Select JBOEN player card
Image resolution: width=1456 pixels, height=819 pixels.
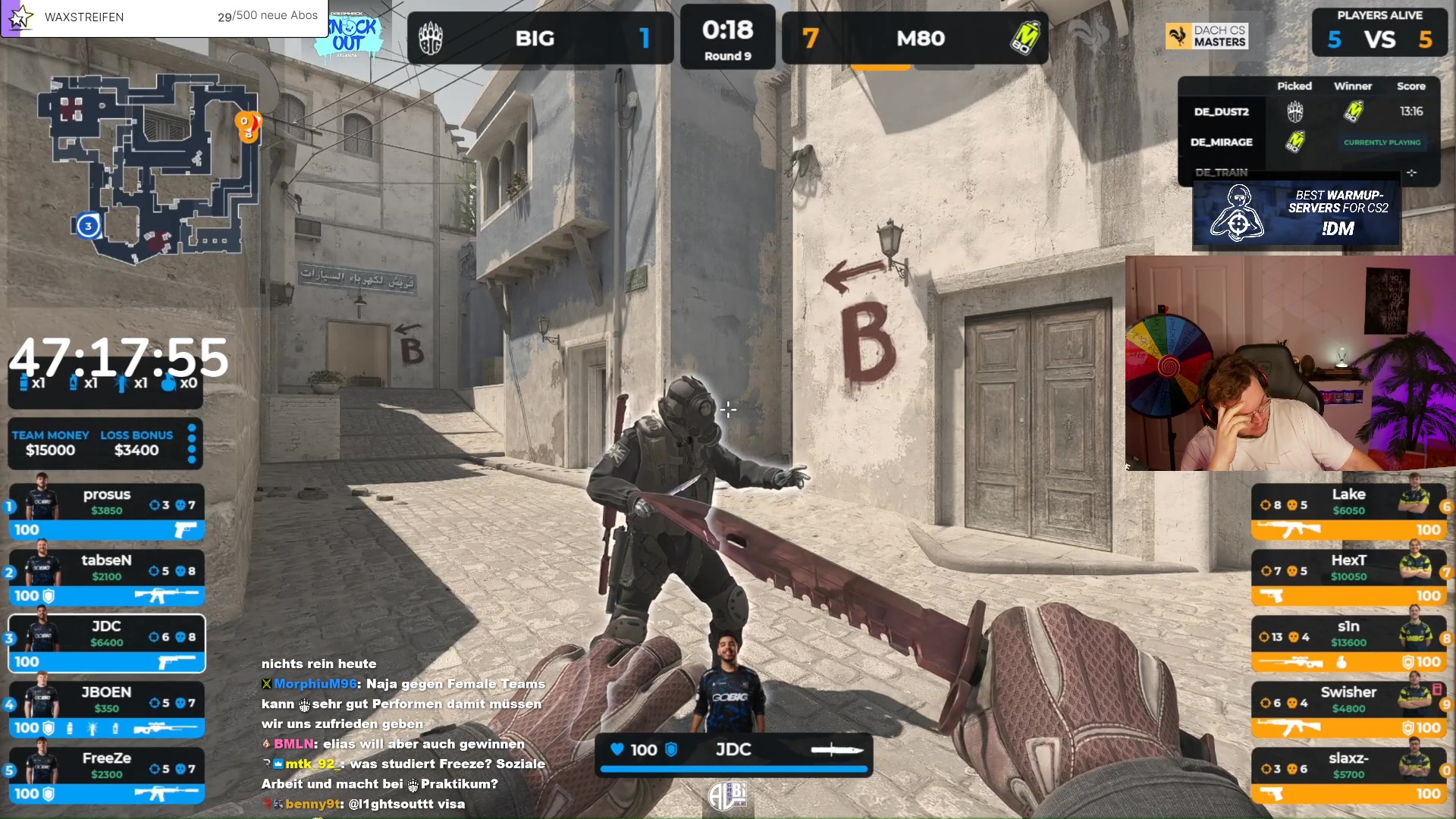[106, 710]
